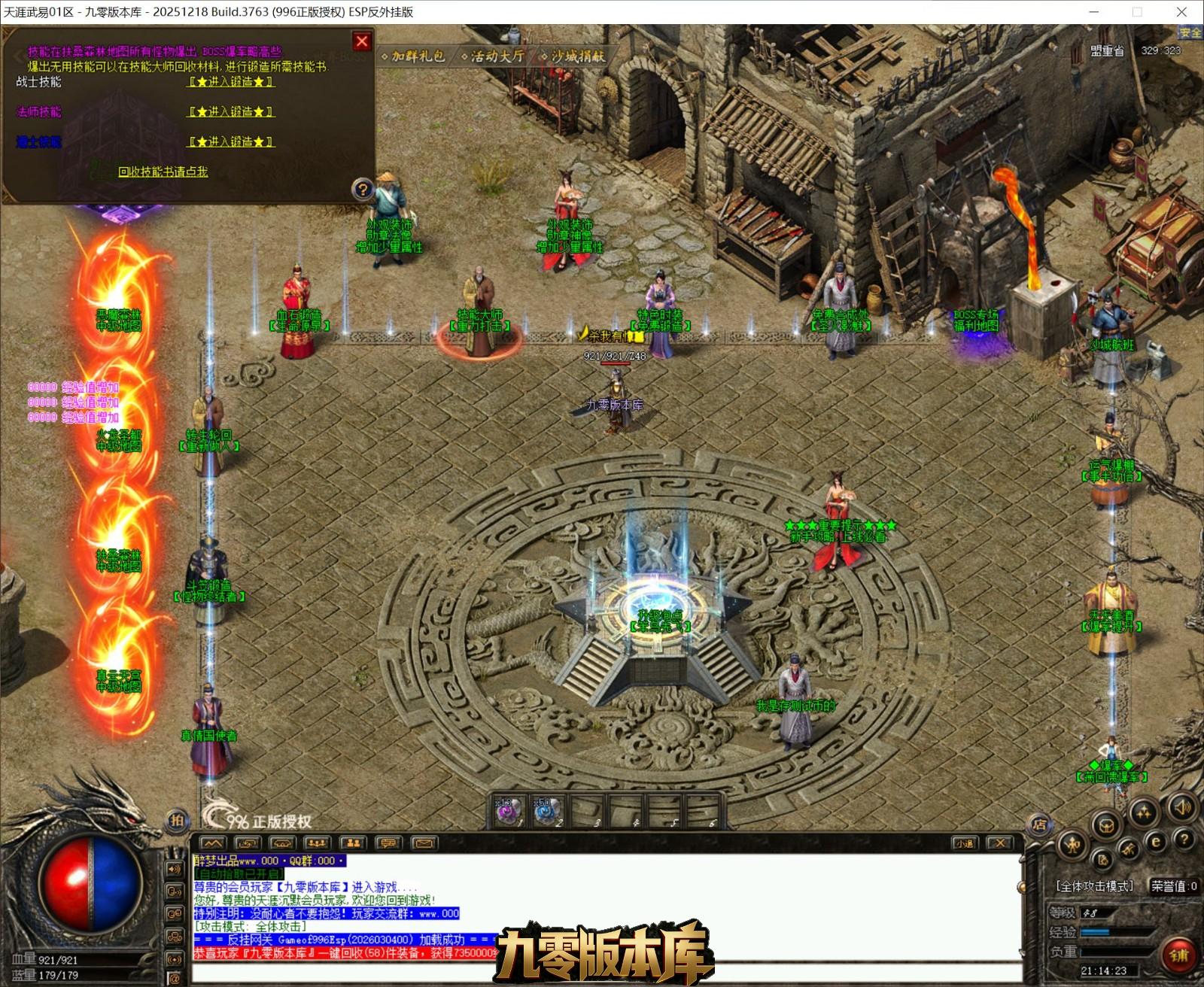Close the skill forging dialog
The width and height of the screenshot is (1204, 987).
tap(362, 42)
